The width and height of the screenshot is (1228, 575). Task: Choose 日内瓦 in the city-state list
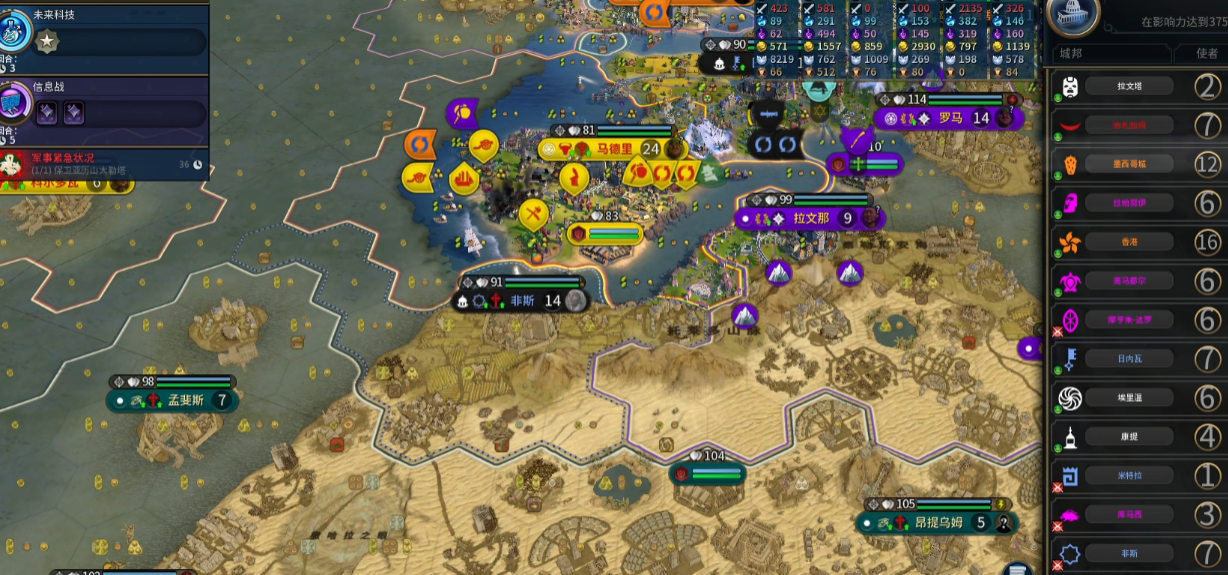pos(1129,358)
